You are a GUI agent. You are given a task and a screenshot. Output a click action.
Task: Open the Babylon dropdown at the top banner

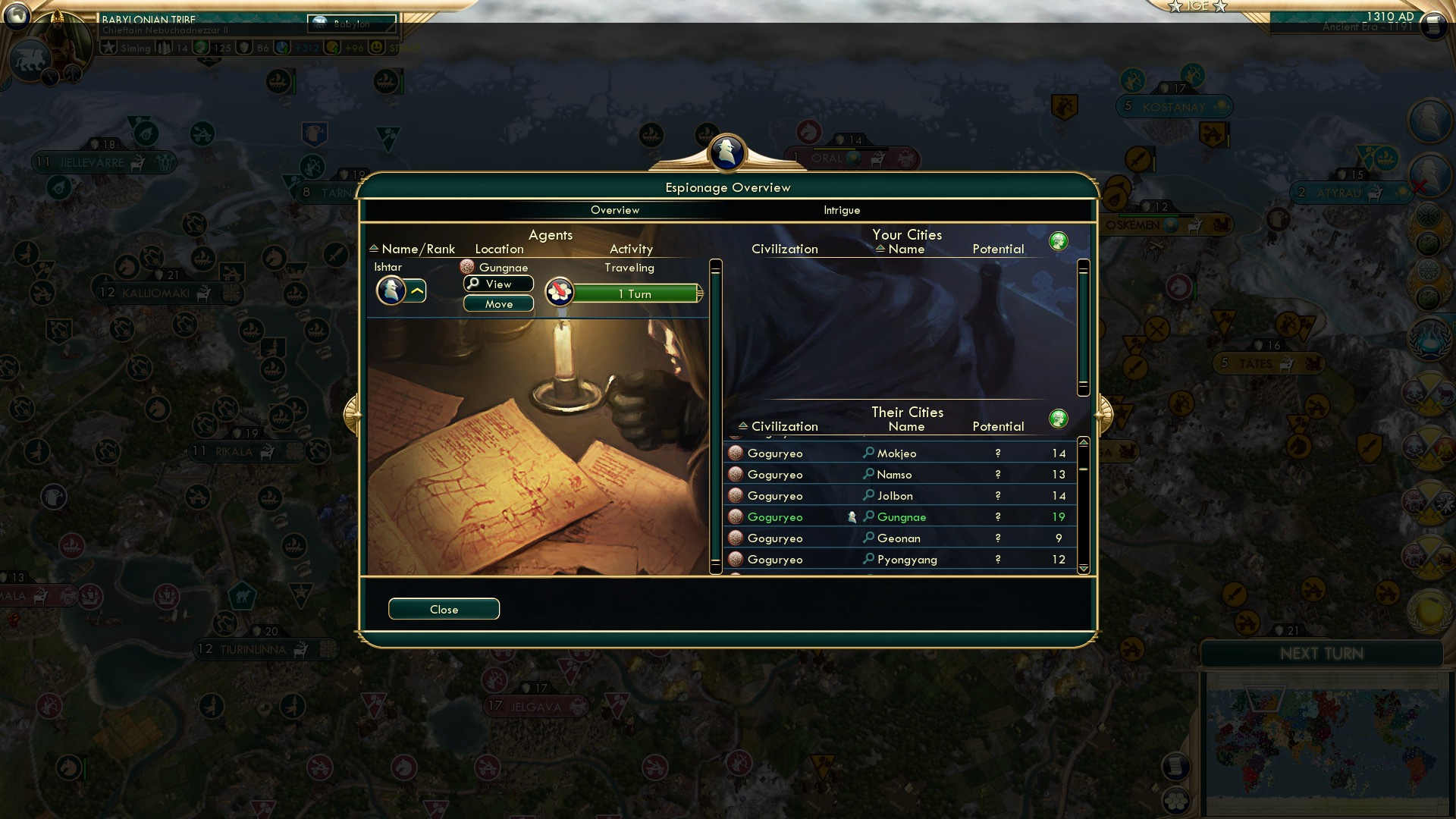click(350, 24)
